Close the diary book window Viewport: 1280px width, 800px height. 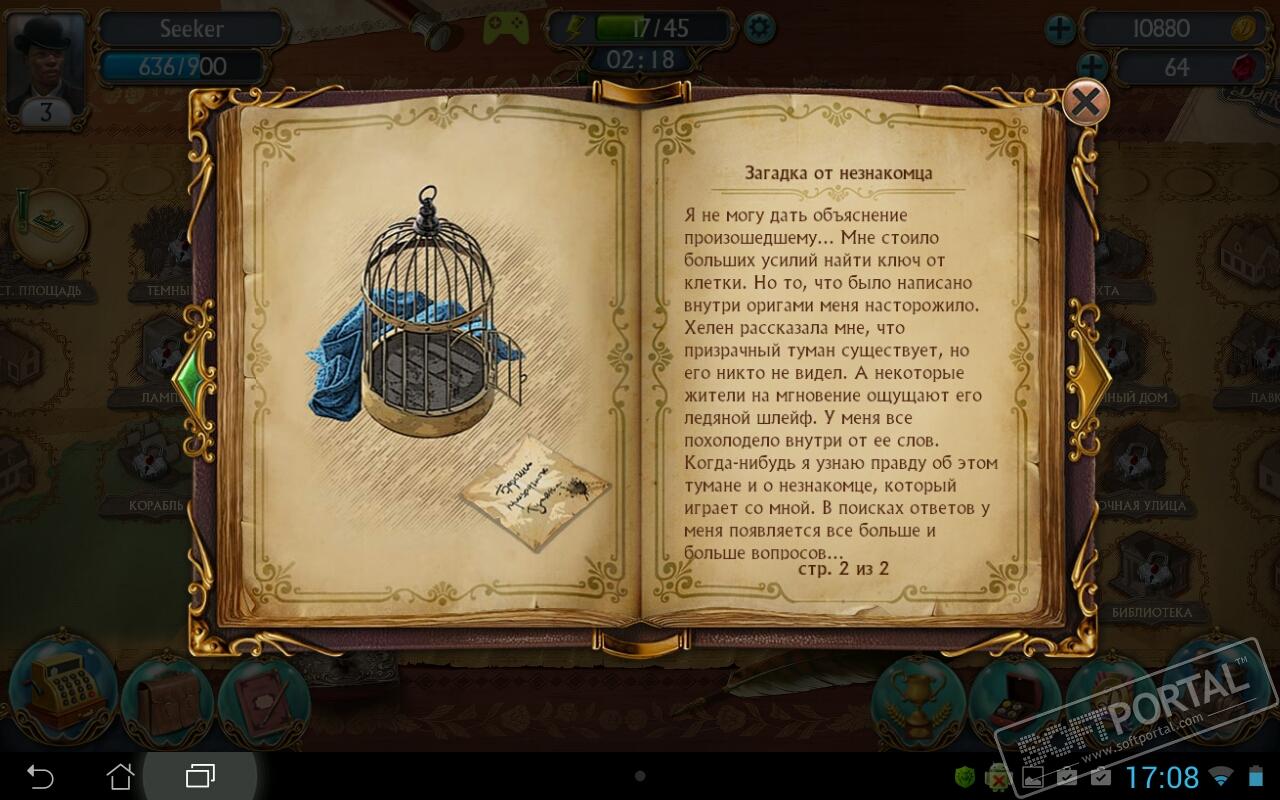(1085, 101)
